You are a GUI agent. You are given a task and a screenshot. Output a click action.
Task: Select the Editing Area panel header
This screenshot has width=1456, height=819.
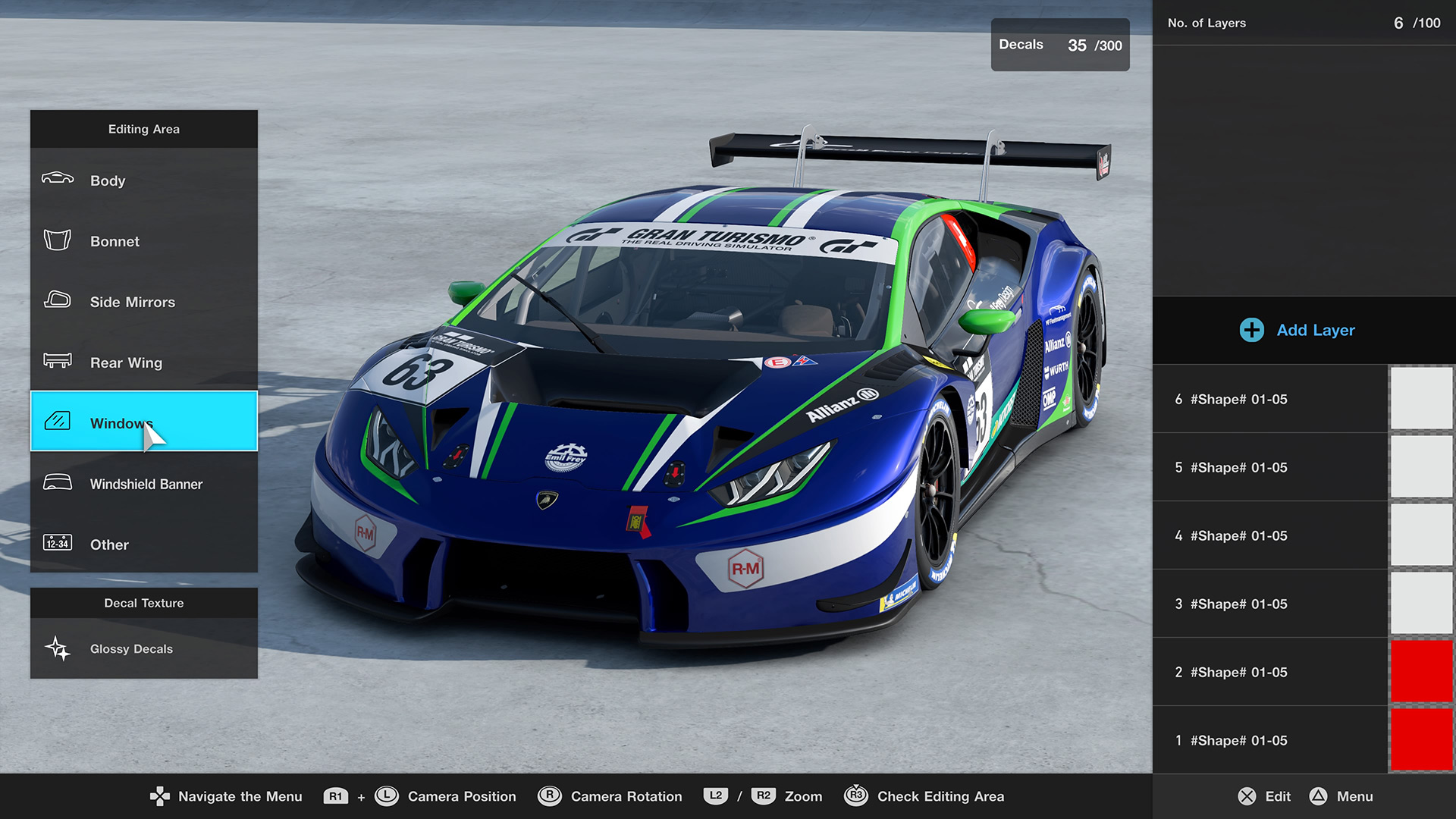(144, 129)
